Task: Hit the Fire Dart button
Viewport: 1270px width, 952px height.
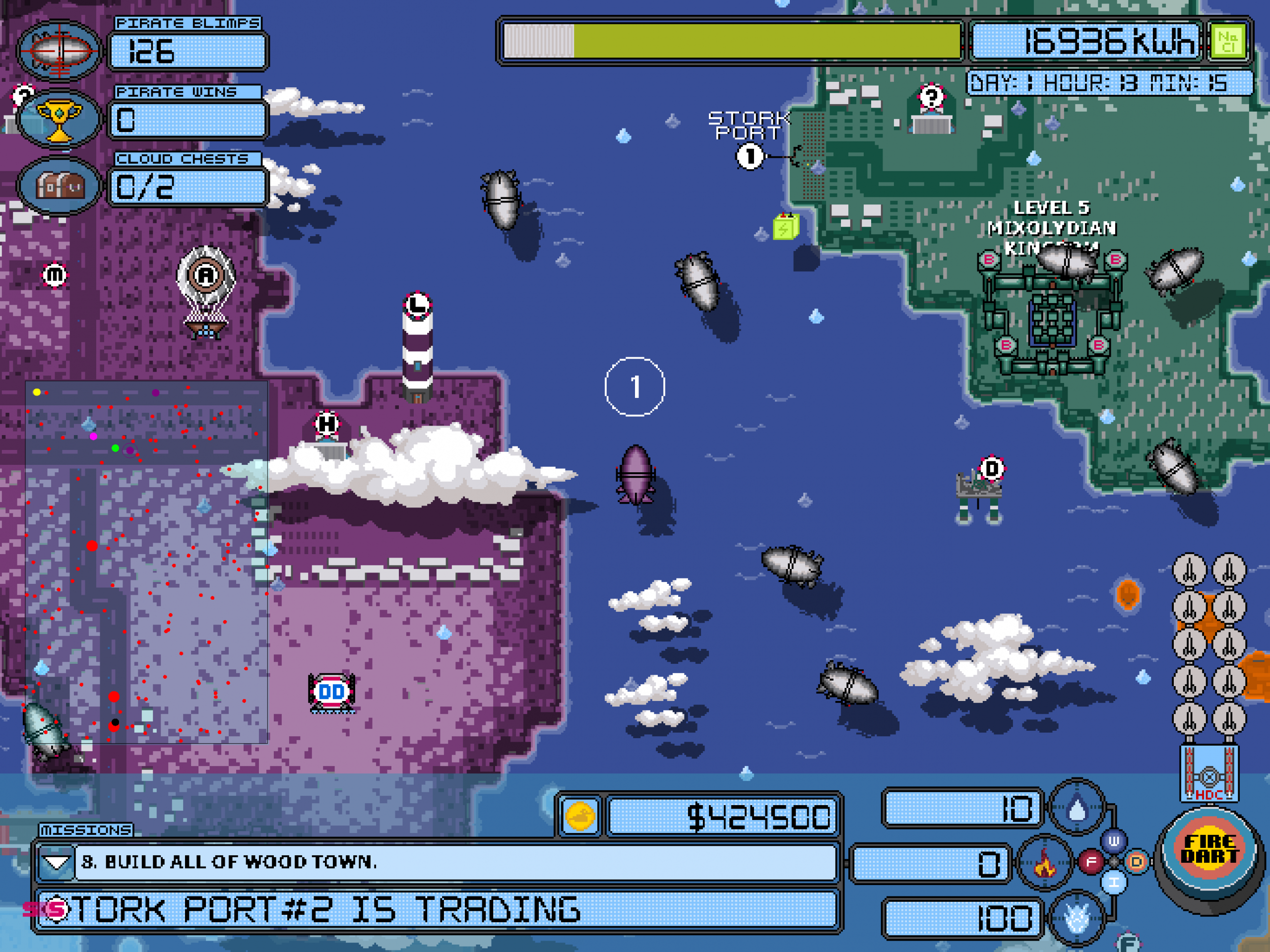Action: (1209, 850)
